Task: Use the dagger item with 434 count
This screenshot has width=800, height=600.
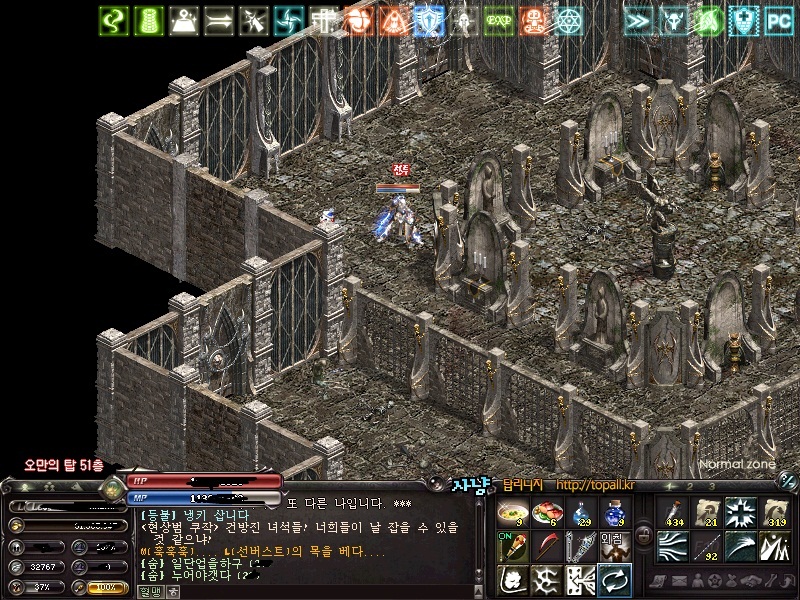Action: coord(671,514)
